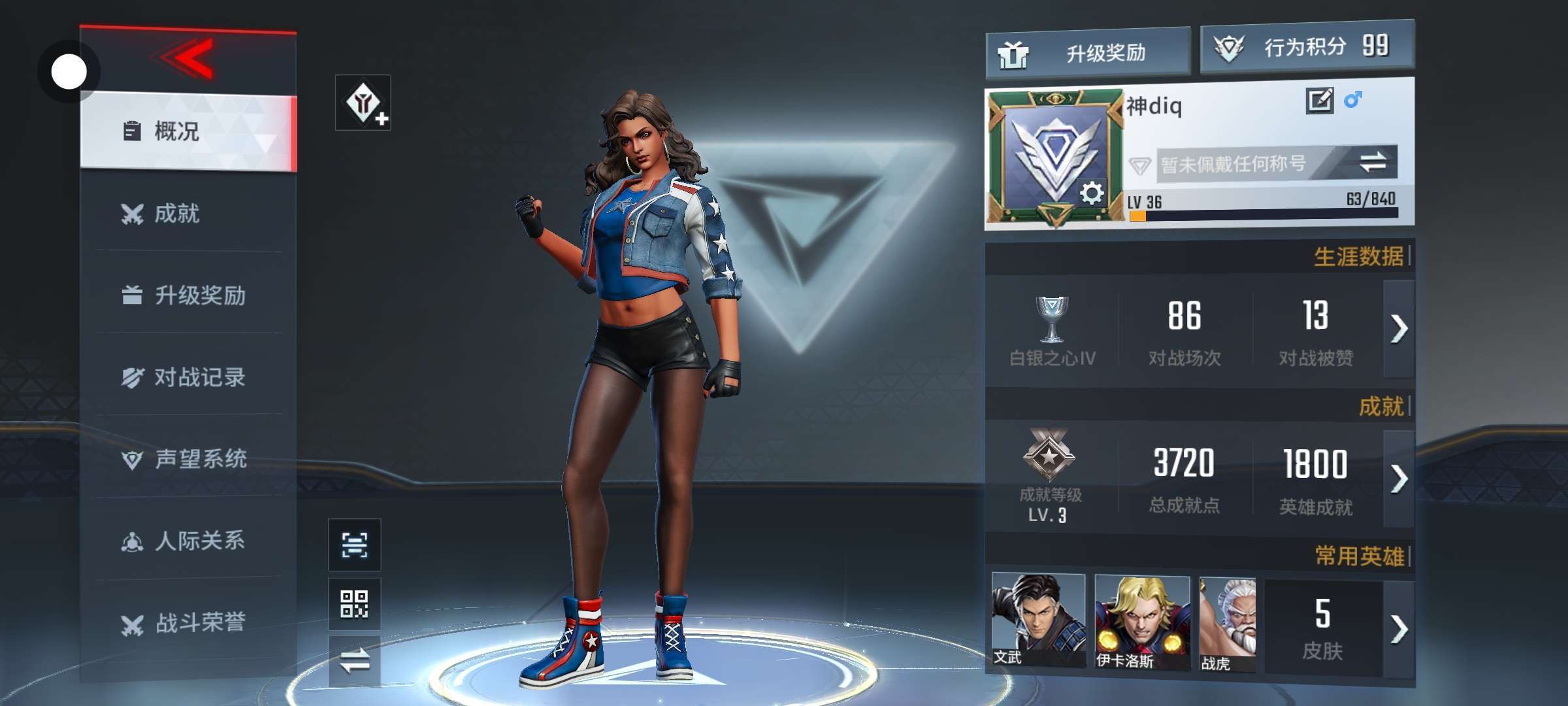Viewport: 1568px width, 706px height.
Task: Go back using the red arrow
Action: 186,59
